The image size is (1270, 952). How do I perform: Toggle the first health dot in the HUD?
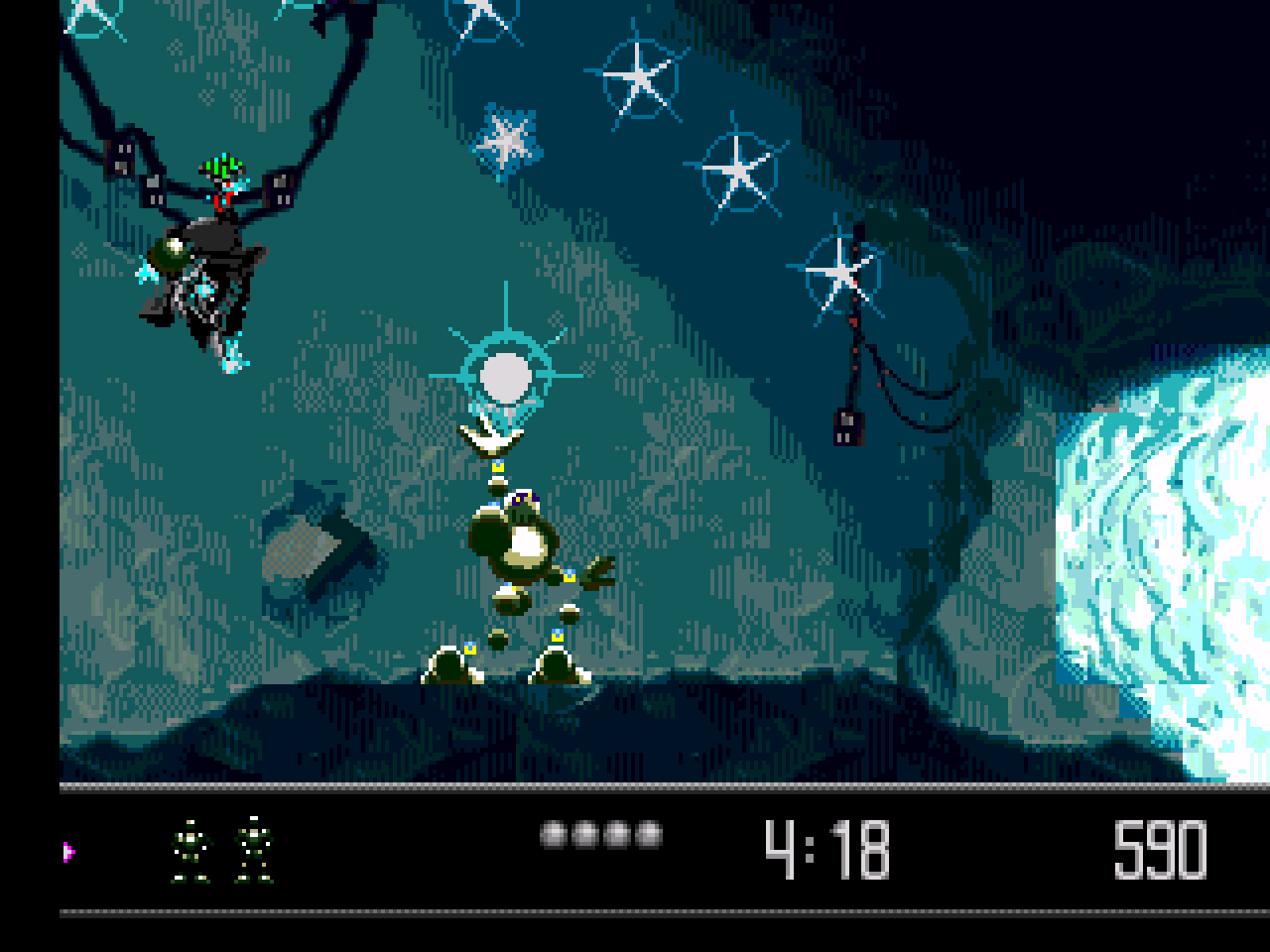(x=552, y=836)
